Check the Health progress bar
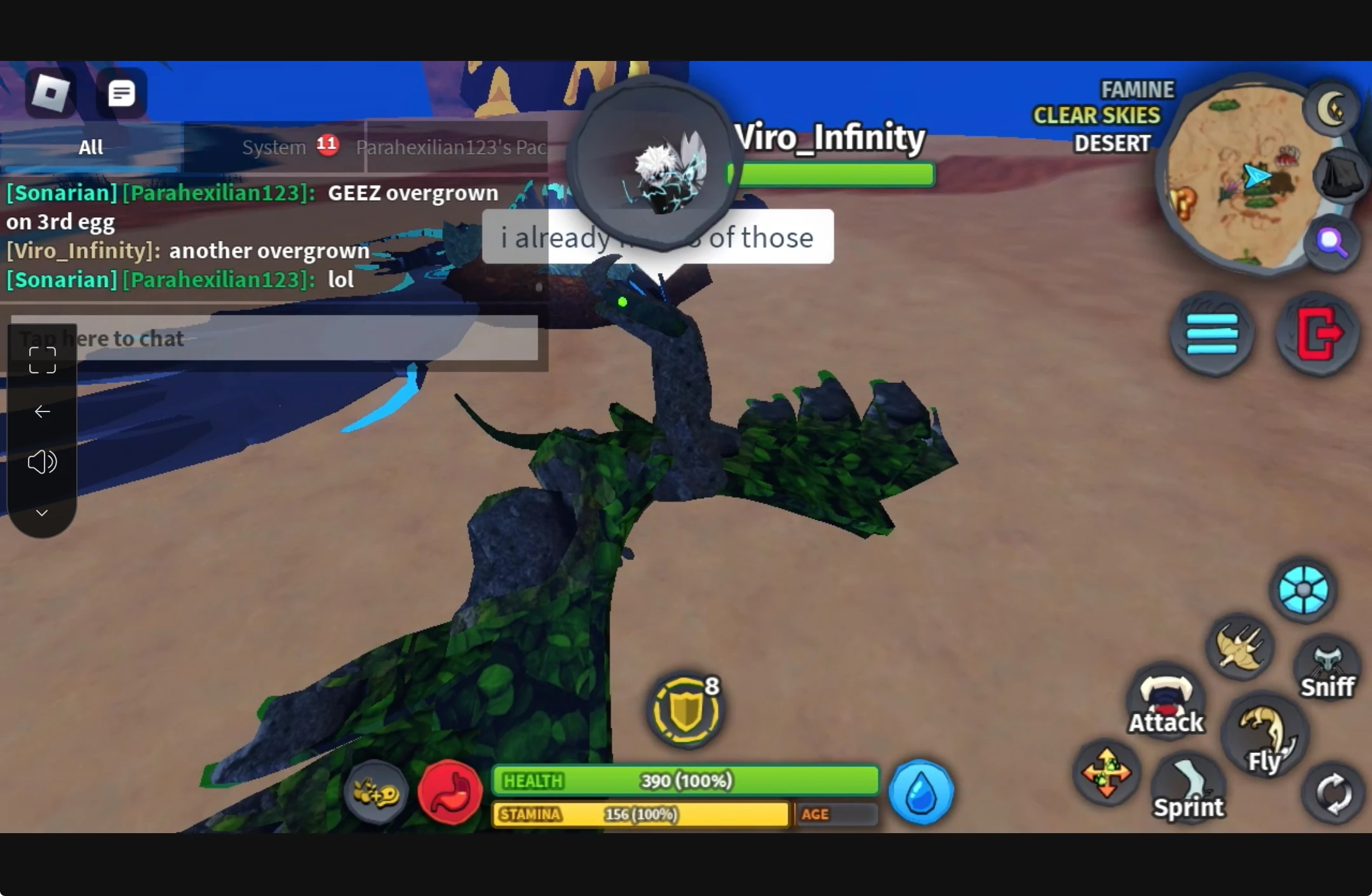Screen dimensions: 1372x896 pos(686,781)
